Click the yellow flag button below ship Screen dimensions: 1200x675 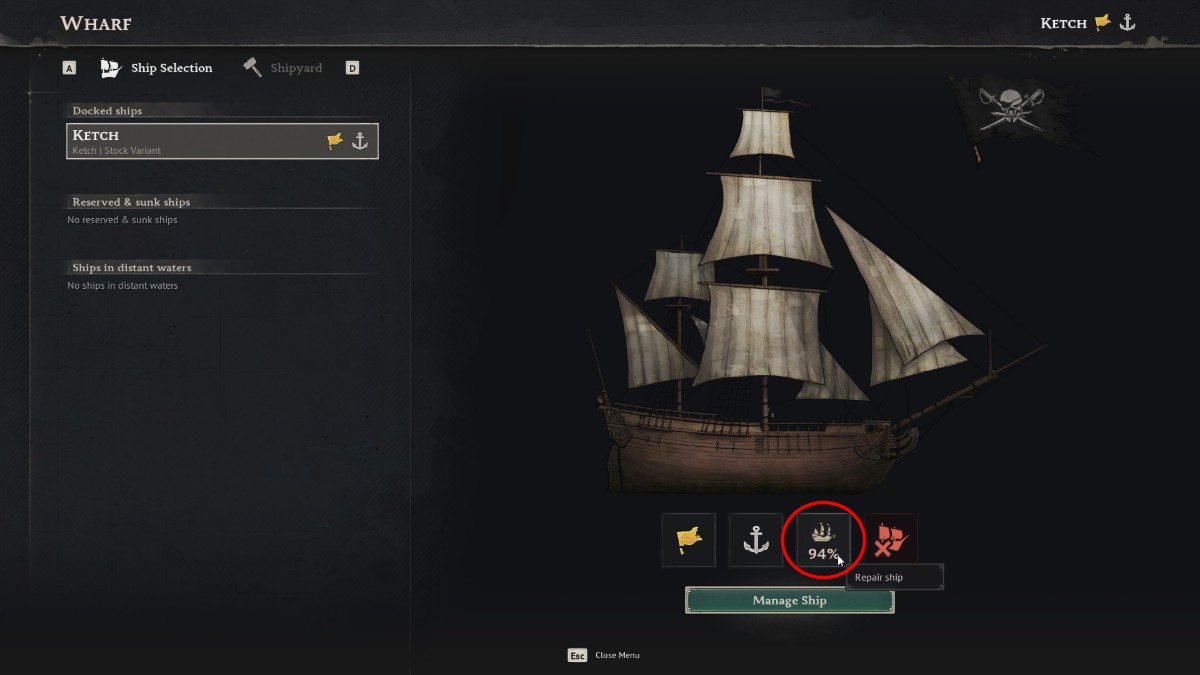689,540
